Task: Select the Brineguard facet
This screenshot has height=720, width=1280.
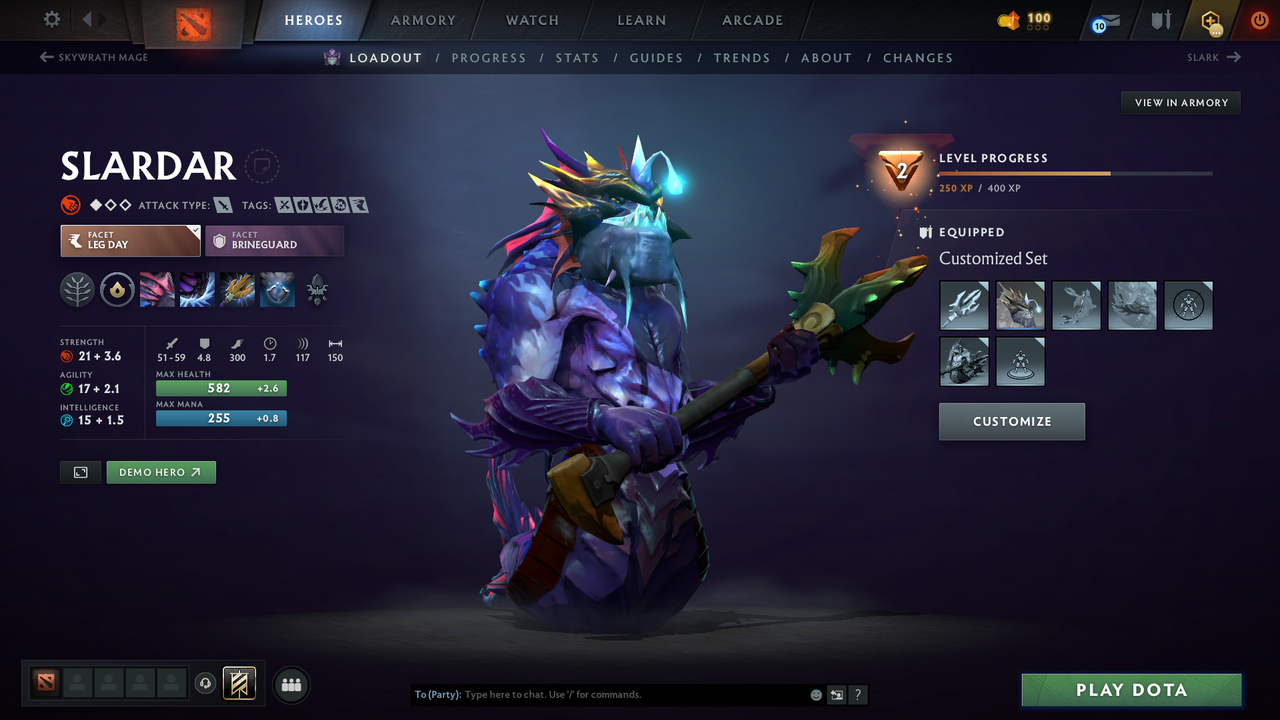Action: tap(275, 240)
